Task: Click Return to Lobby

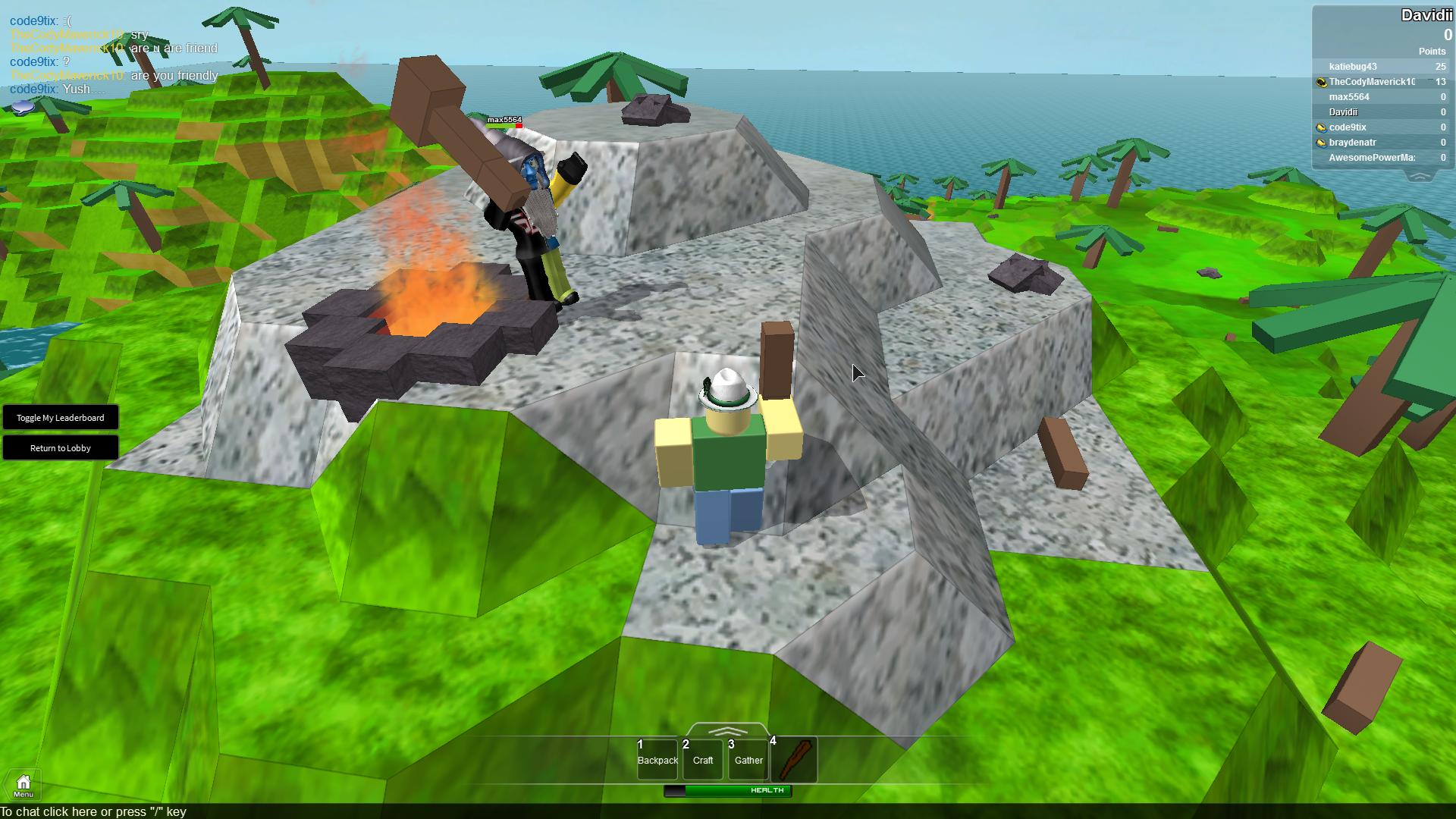Action: tap(61, 448)
